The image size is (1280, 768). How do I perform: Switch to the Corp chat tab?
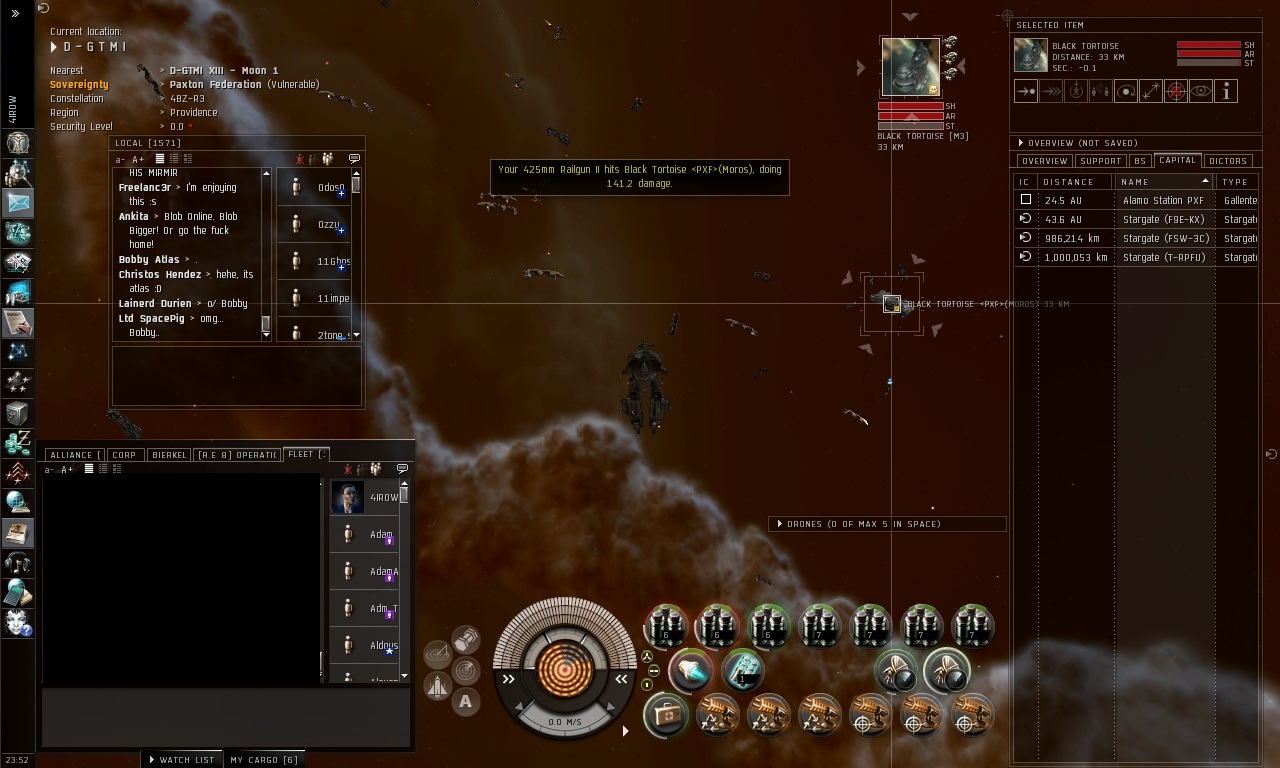tap(124, 455)
